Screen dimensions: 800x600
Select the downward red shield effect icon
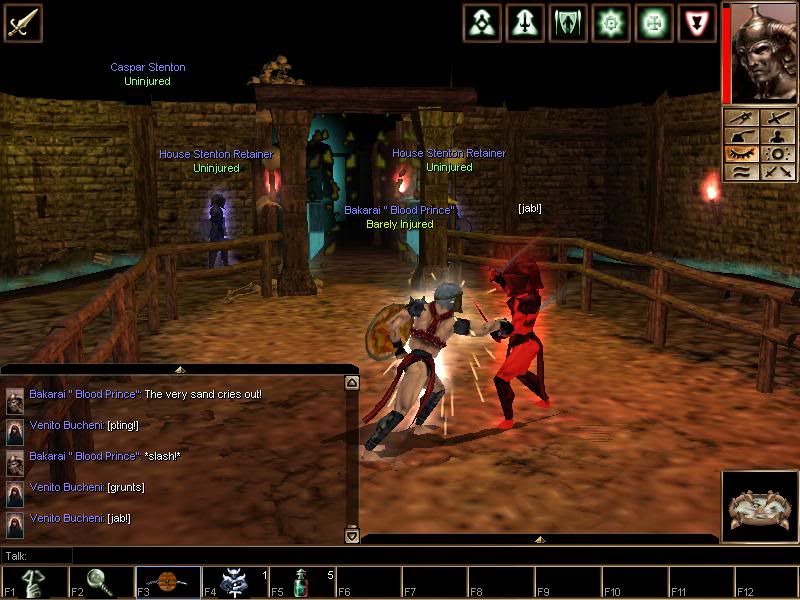[697, 22]
